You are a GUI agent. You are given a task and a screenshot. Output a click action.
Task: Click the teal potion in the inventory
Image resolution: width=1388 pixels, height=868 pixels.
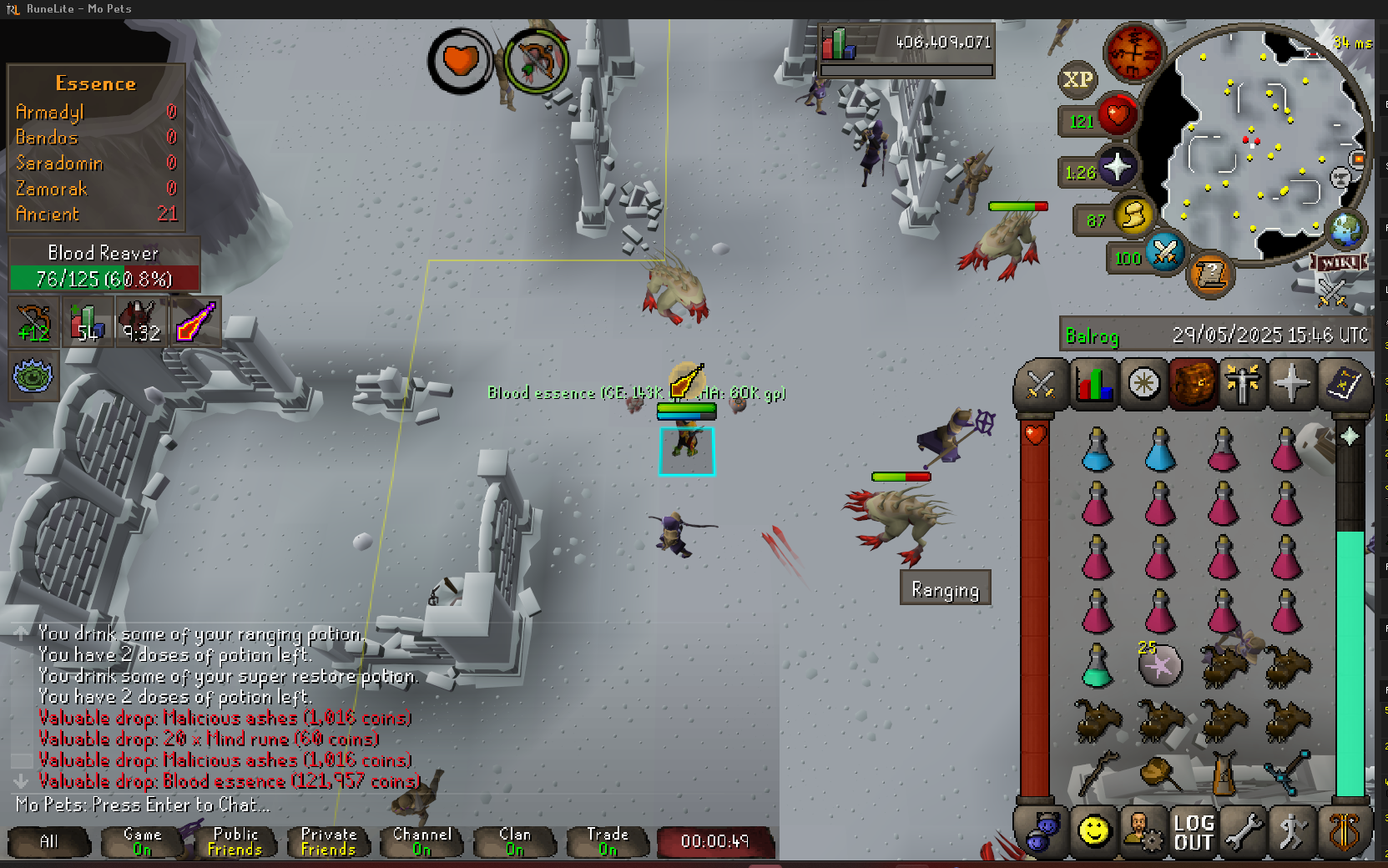[1097, 665]
